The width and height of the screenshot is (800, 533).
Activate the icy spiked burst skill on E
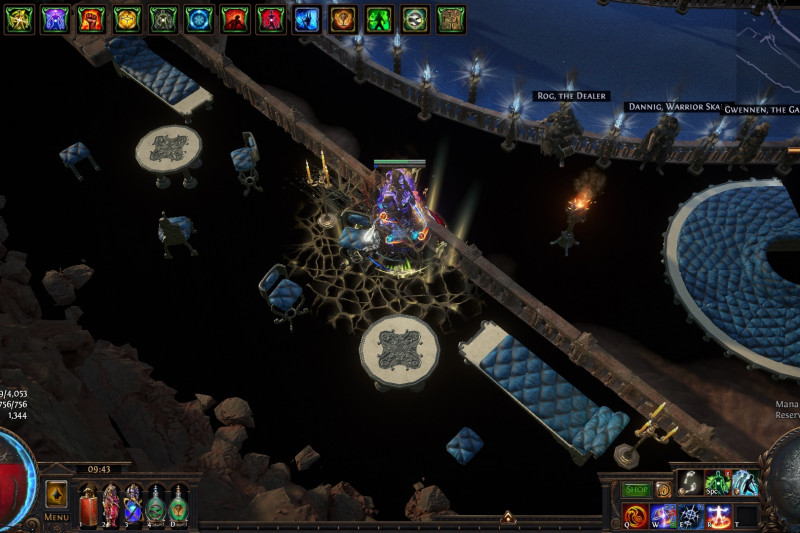[x=691, y=516]
